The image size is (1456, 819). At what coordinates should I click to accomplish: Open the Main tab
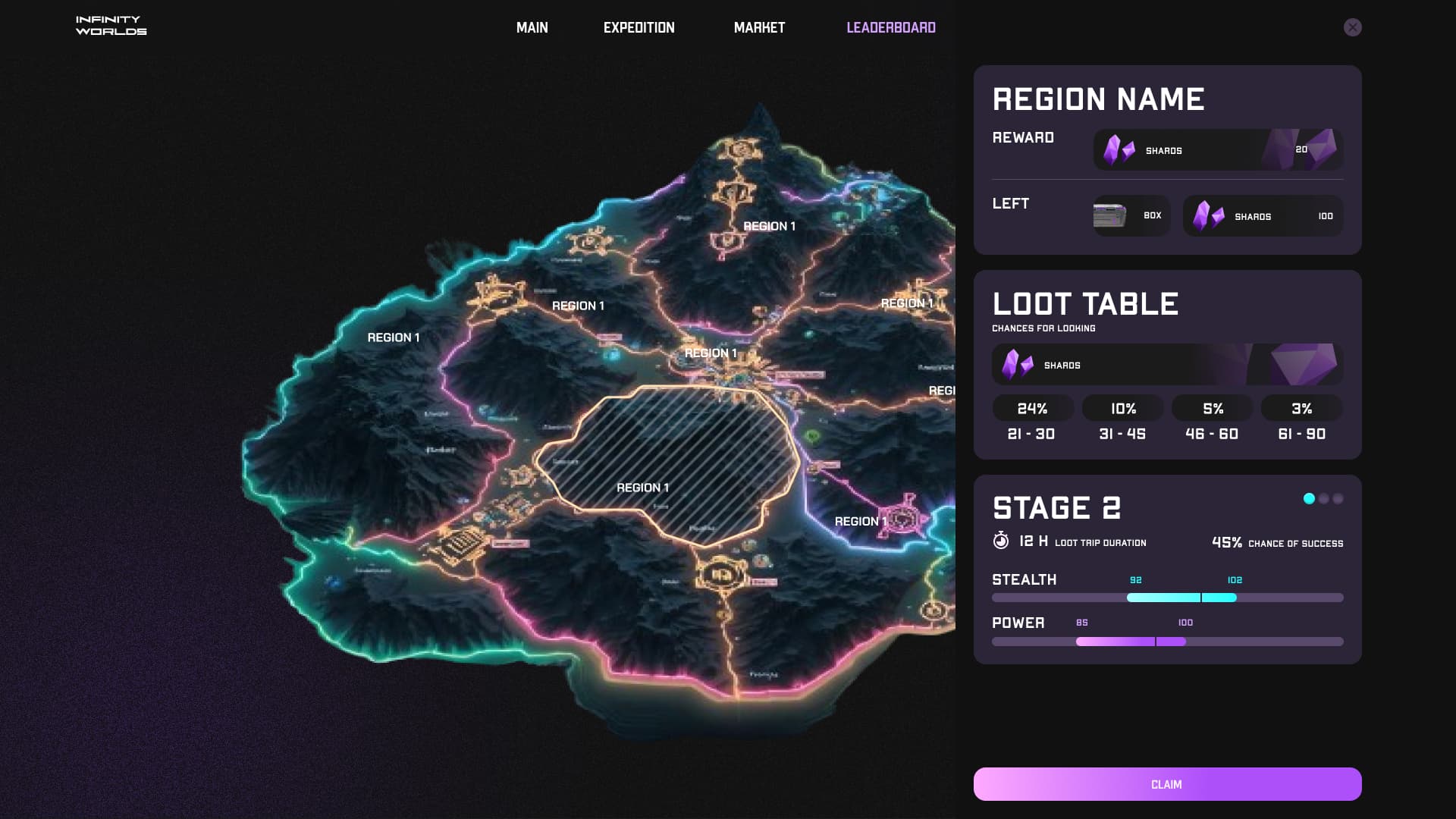click(x=532, y=28)
